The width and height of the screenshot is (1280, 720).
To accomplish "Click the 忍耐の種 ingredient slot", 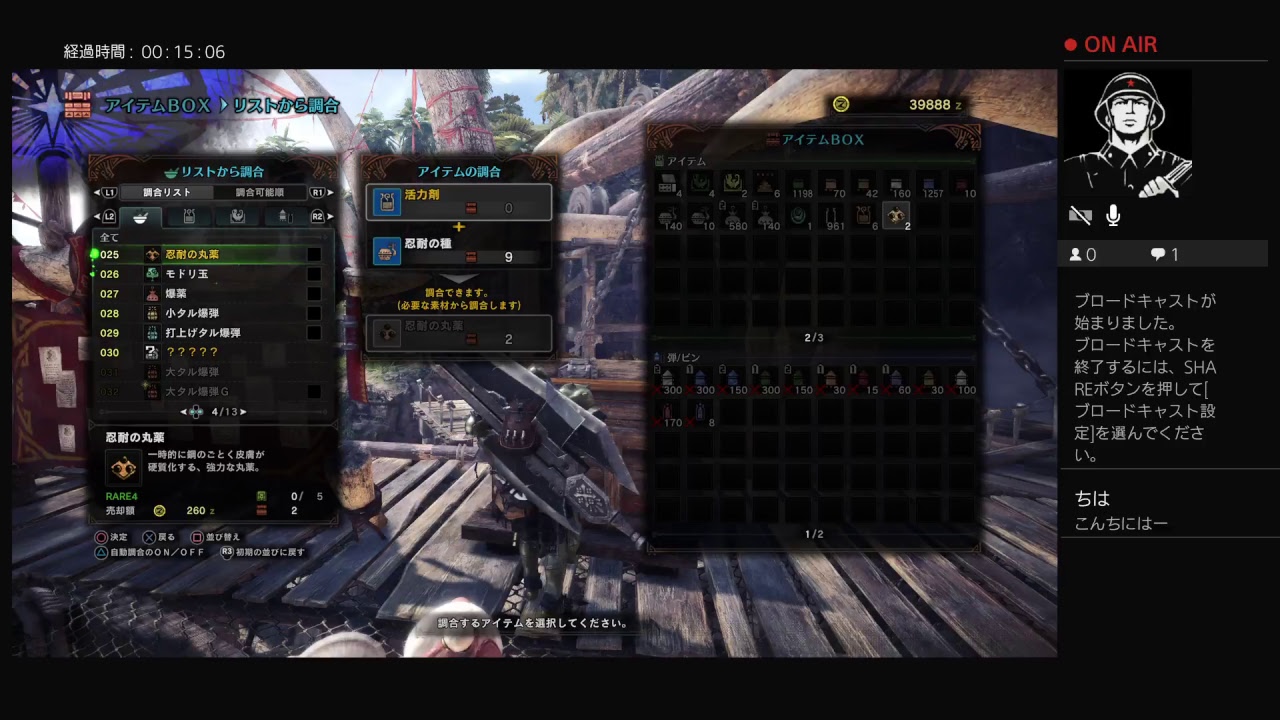I will click(459, 250).
